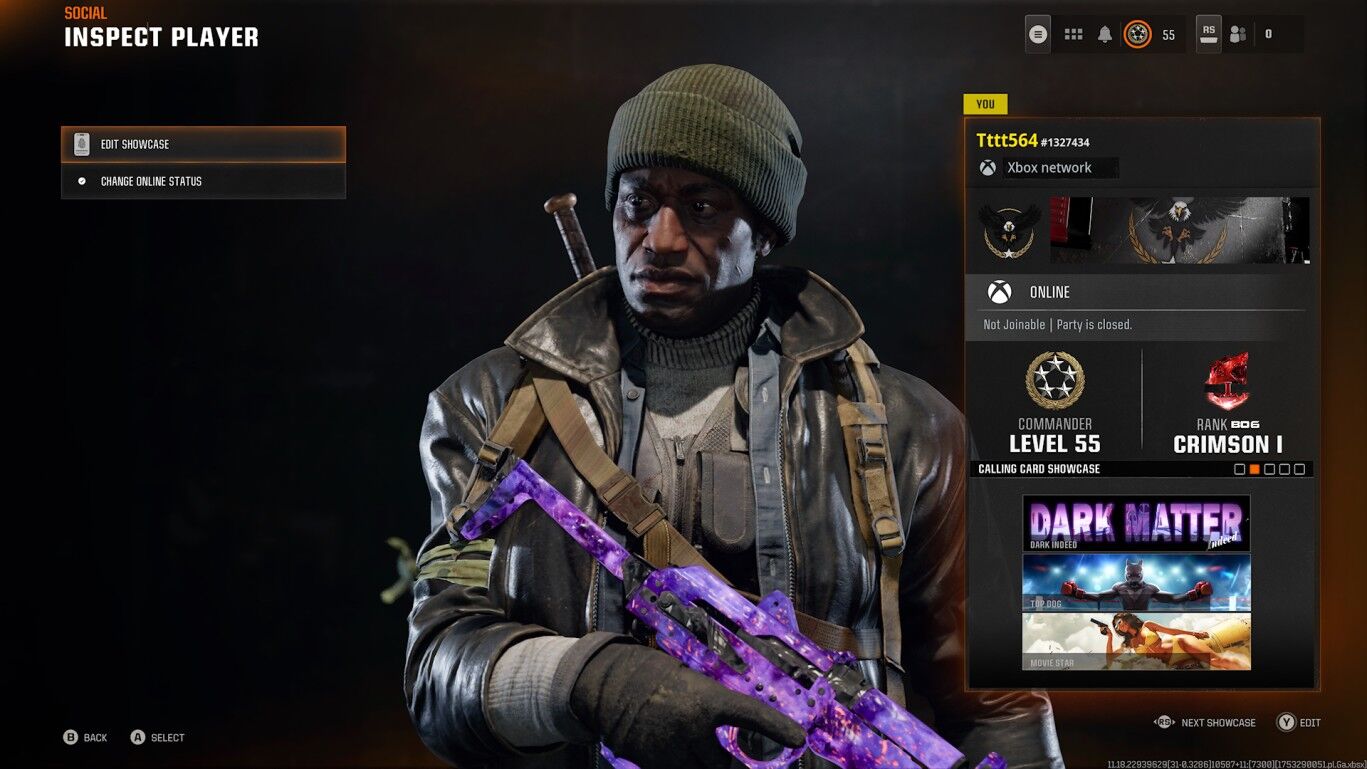This screenshot has height=769, width=1367.
Task: Select the circular menu icon next to grid
Action: (x=1038, y=33)
